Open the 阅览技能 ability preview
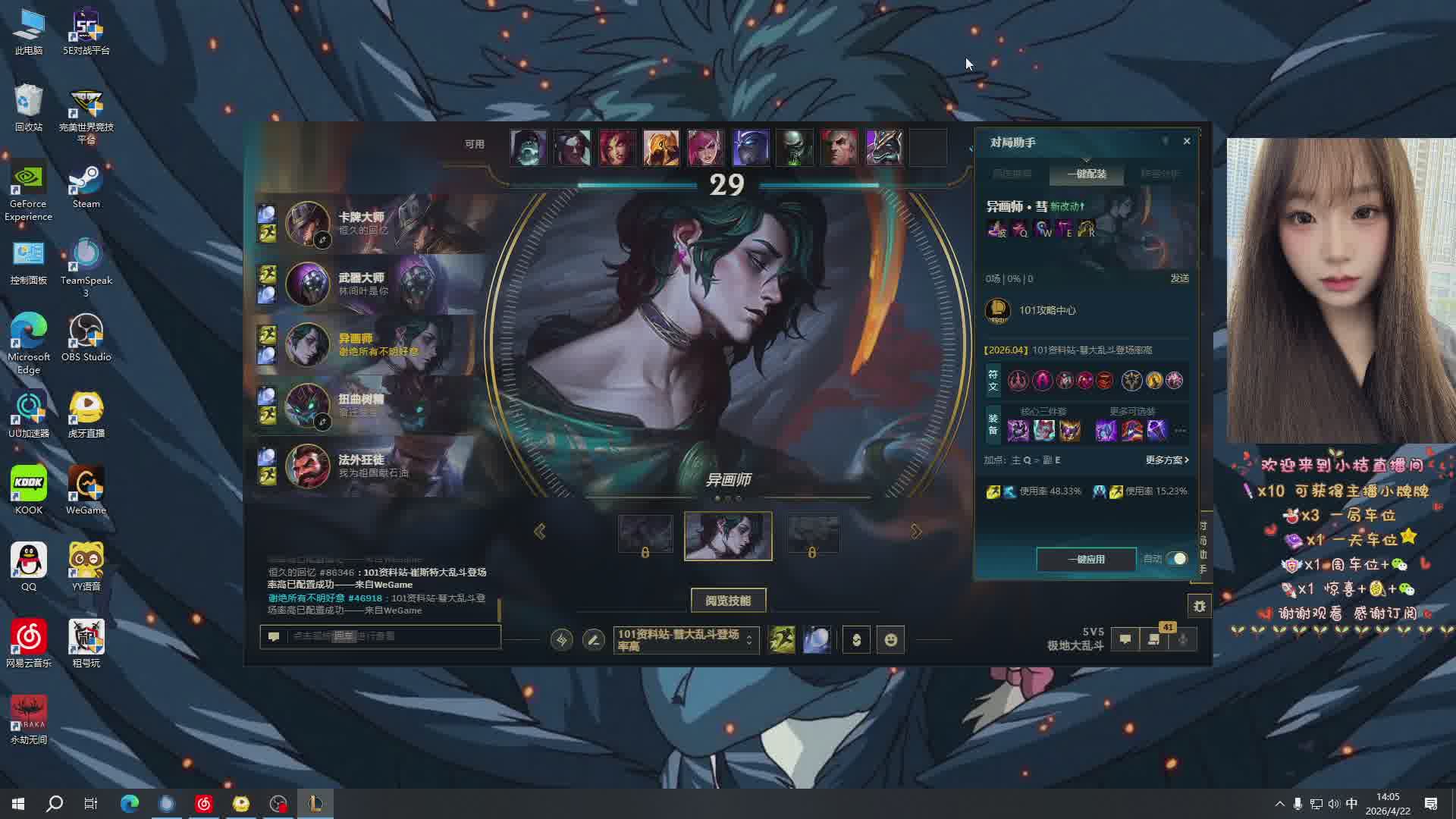Image resolution: width=1456 pixels, height=819 pixels. coord(728,601)
